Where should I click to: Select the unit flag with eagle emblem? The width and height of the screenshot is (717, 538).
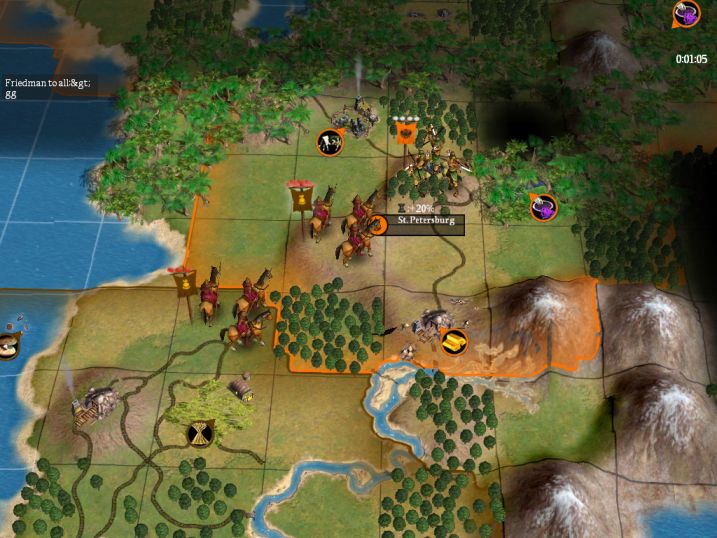(x=405, y=133)
